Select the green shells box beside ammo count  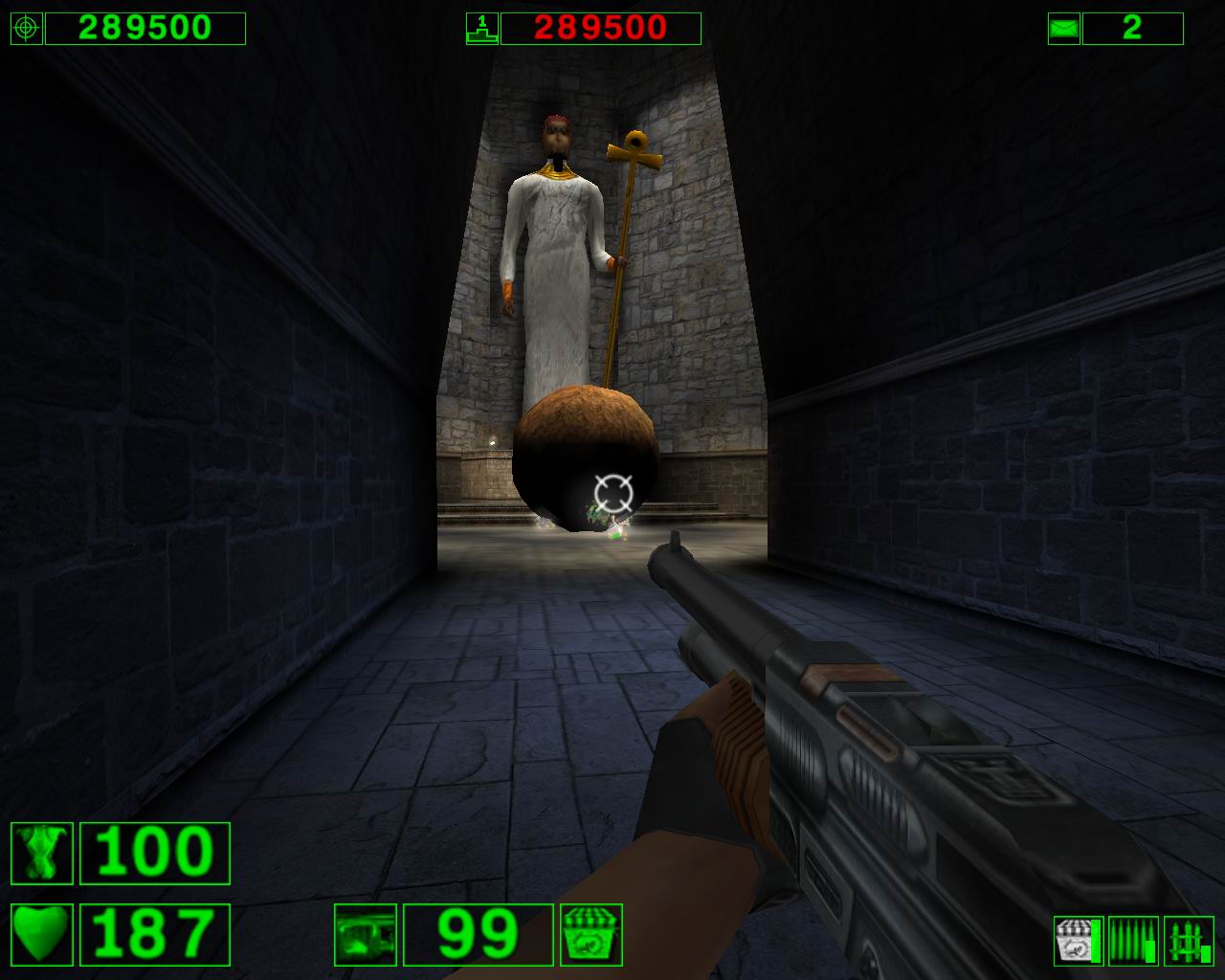[591, 935]
